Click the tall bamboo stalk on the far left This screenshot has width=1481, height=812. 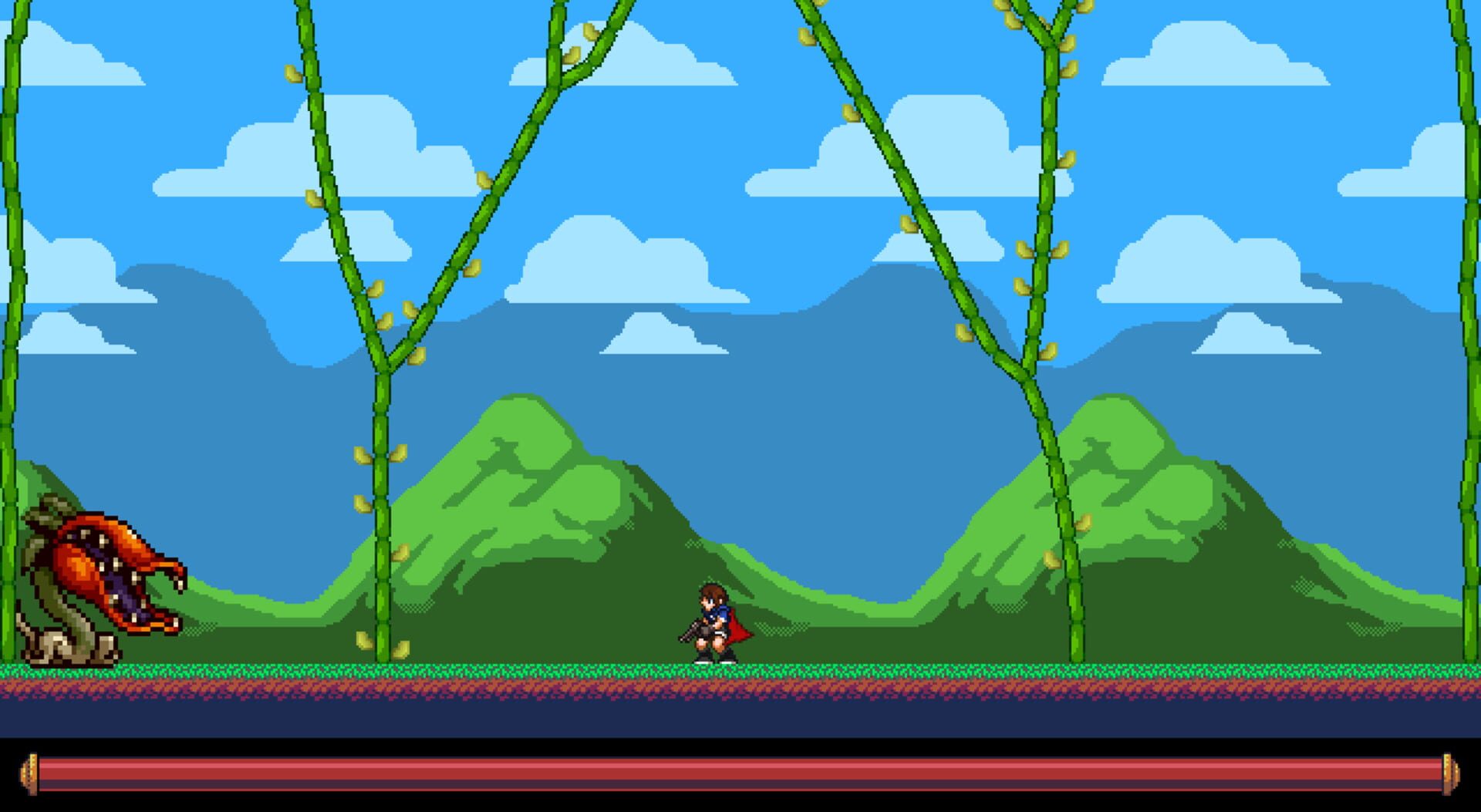point(12,231)
